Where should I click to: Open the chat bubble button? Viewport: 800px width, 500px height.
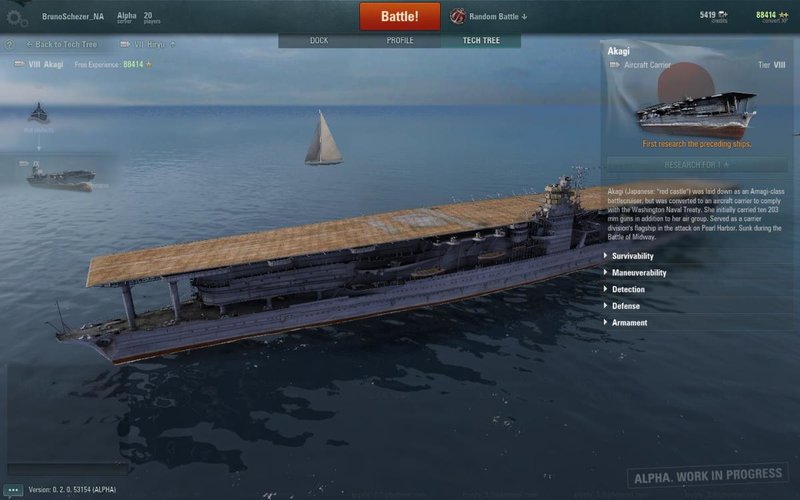pos(13,490)
